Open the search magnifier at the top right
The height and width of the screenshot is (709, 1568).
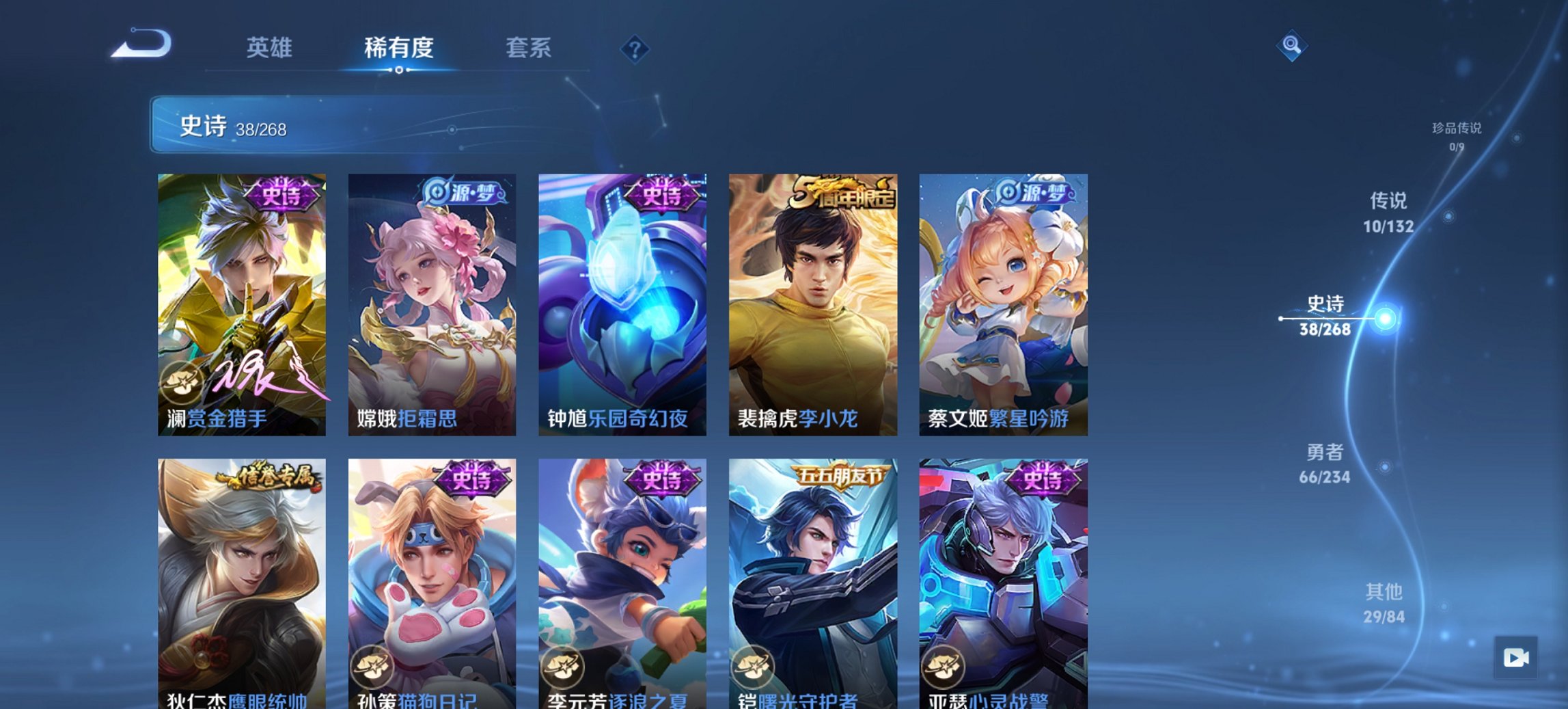point(1291,46)
